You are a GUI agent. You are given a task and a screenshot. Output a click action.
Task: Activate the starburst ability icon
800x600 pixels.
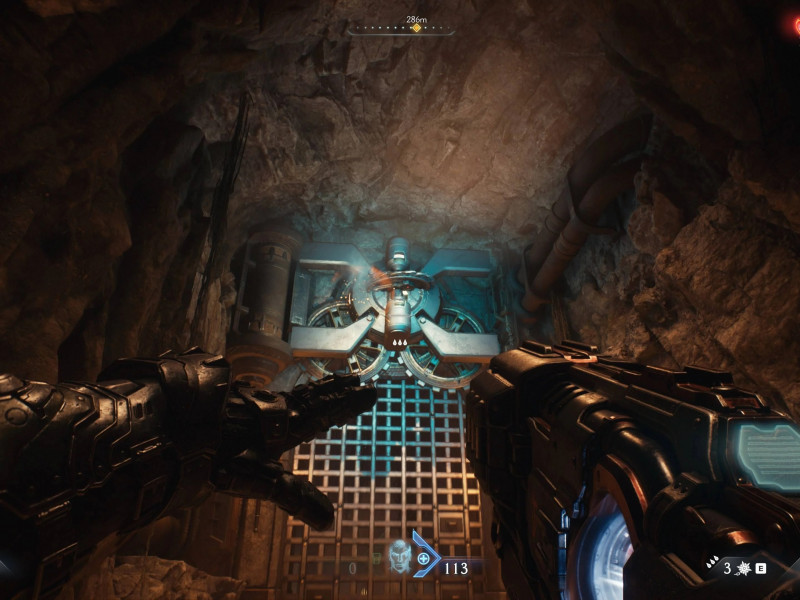[743, 568]
